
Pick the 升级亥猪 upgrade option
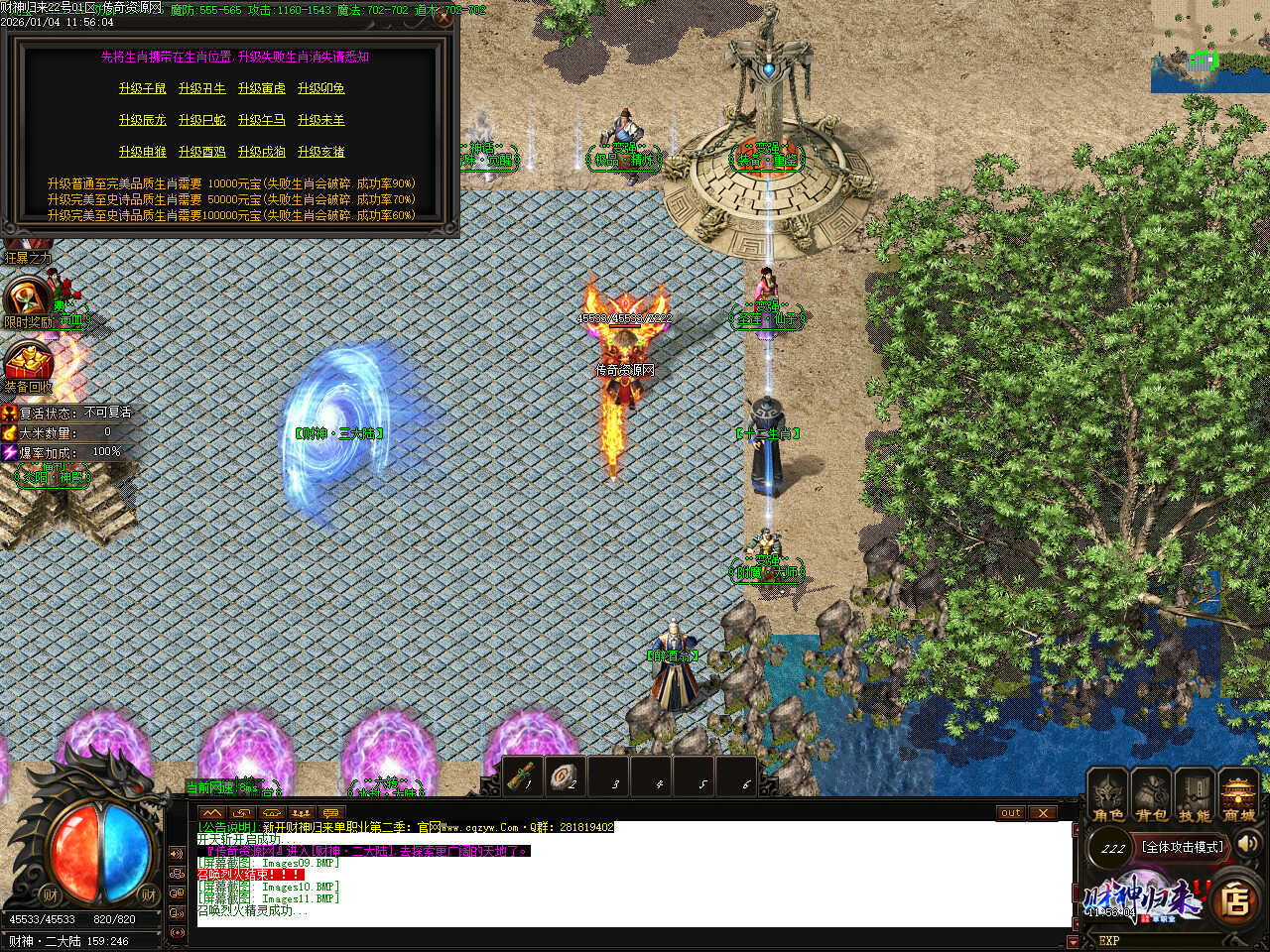(x=321, y=153)
